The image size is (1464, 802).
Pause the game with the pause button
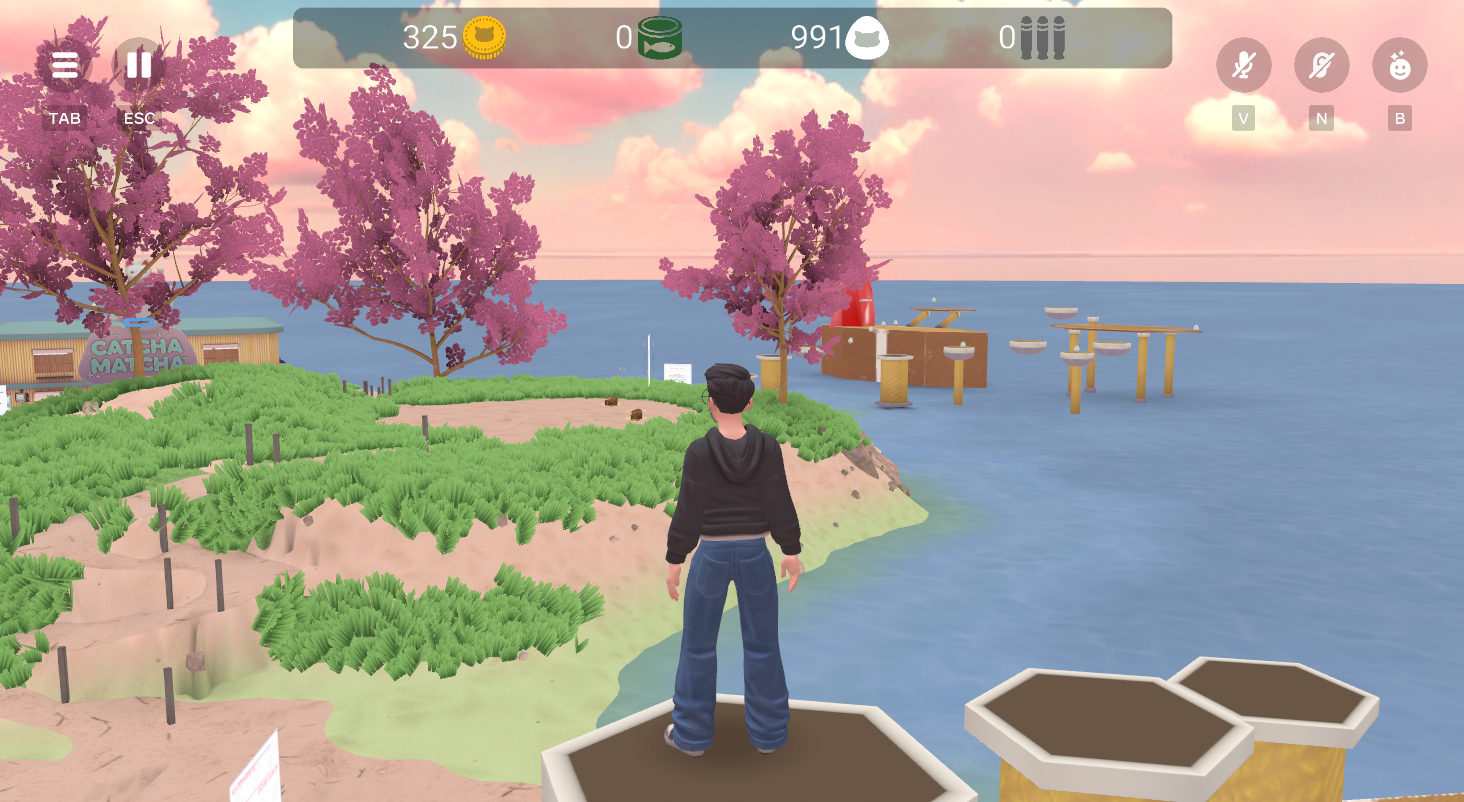pos(139,66)
